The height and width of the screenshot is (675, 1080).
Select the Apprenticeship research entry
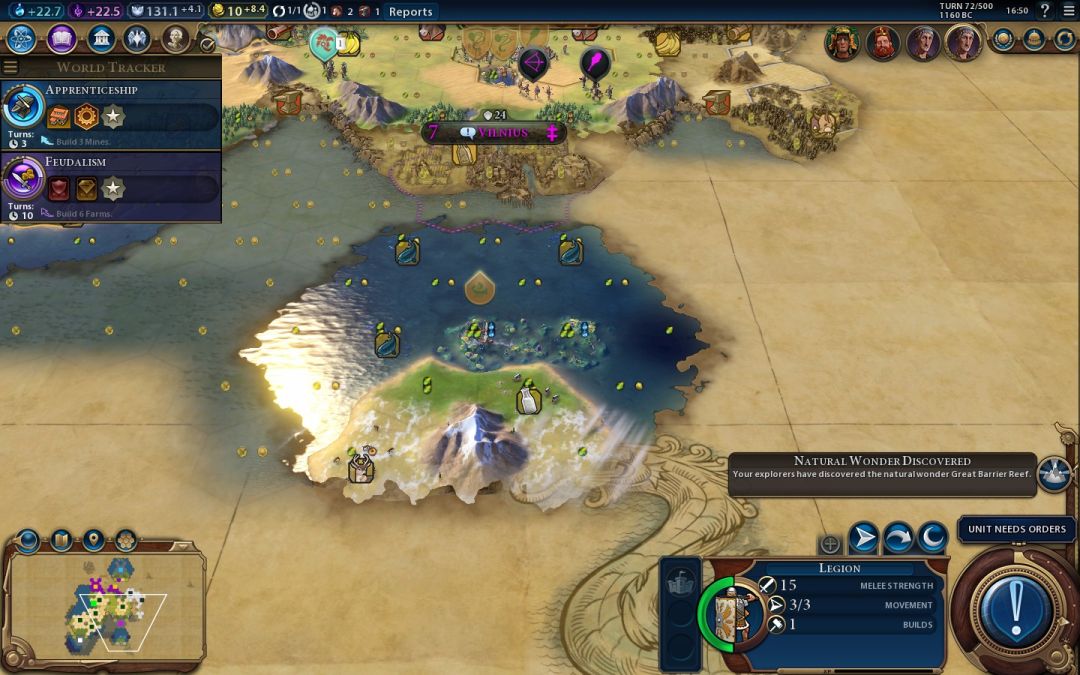(110, 115)
